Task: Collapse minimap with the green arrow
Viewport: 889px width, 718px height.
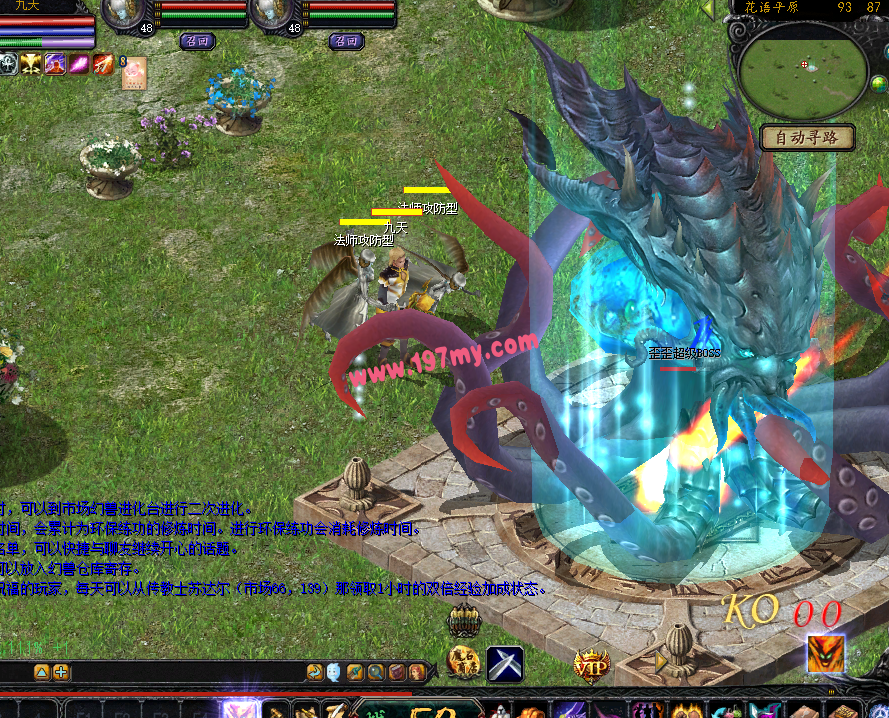Action: (x=709, y=9)
